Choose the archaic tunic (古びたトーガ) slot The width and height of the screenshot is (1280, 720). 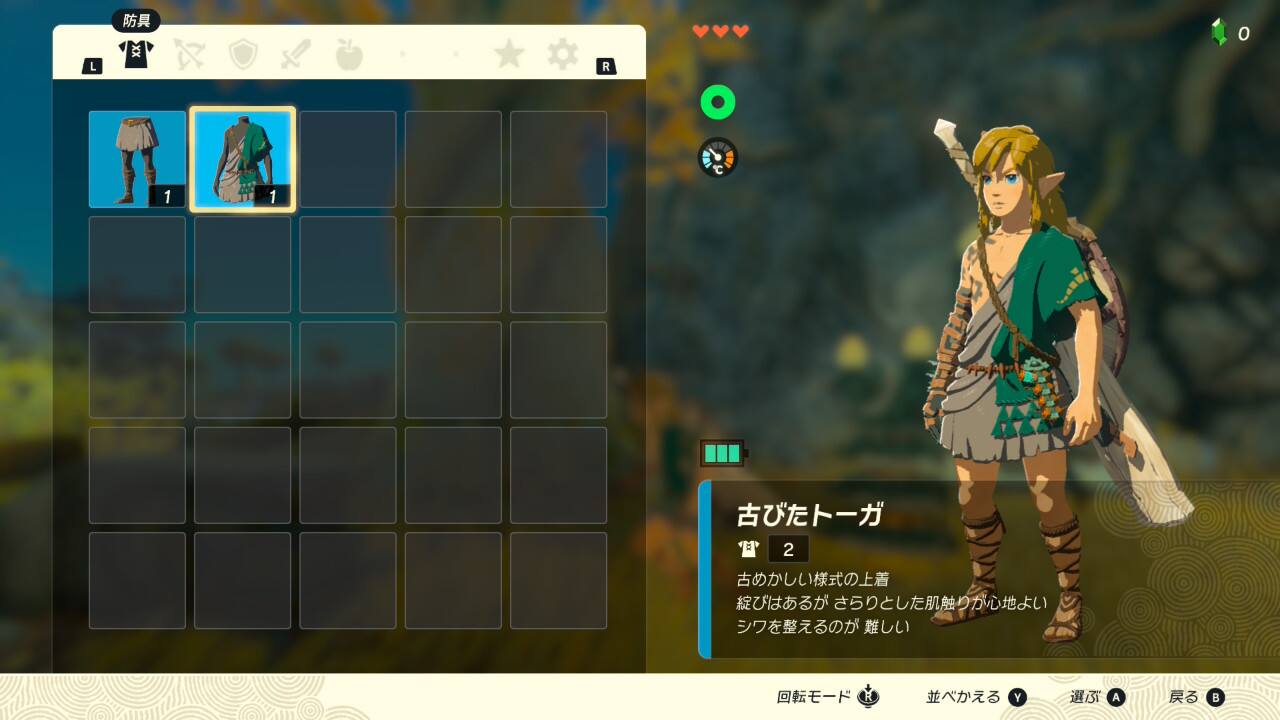pos(243,159)
